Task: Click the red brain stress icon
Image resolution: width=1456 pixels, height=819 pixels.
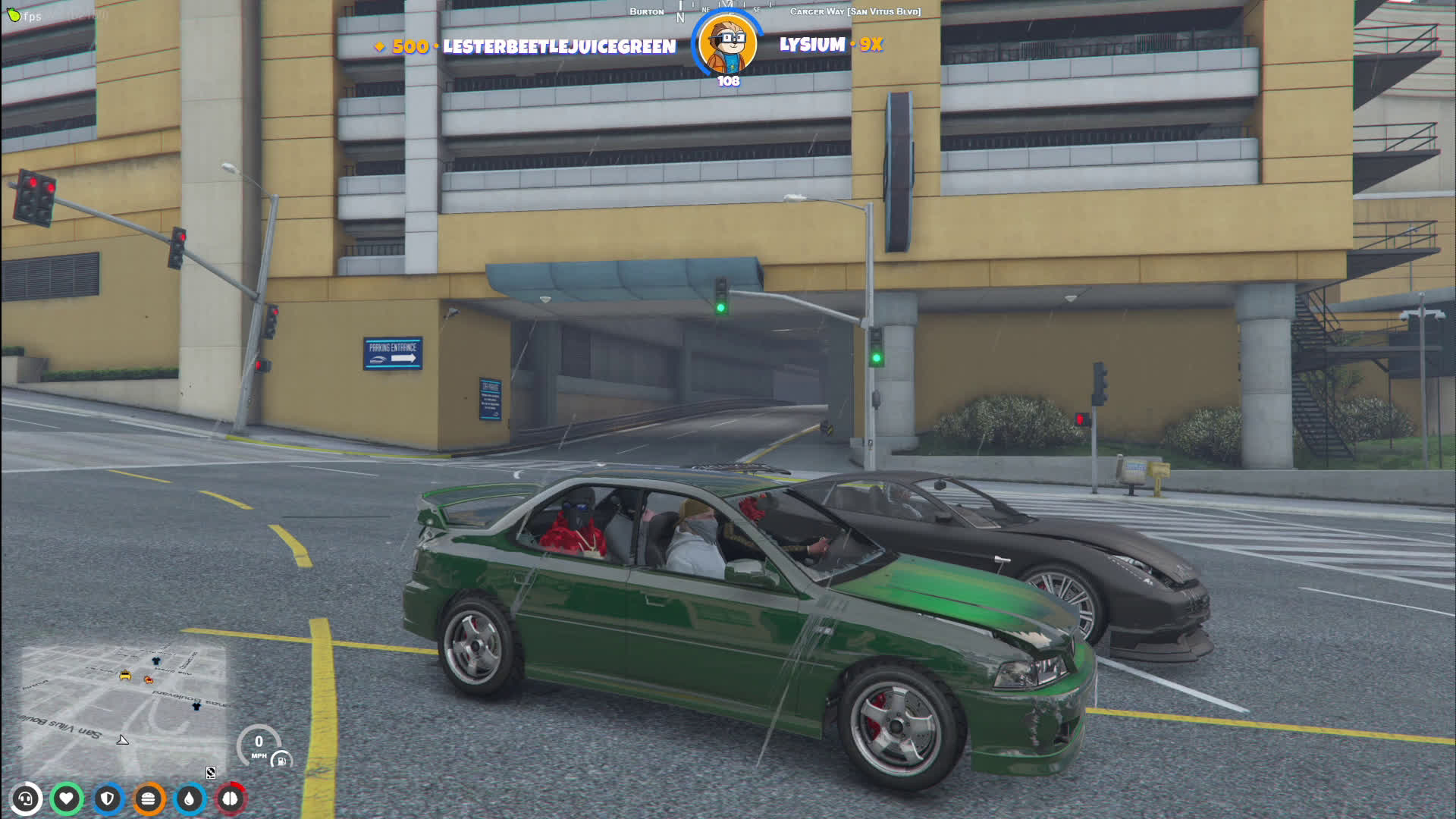Action: (x=231, y=799)
